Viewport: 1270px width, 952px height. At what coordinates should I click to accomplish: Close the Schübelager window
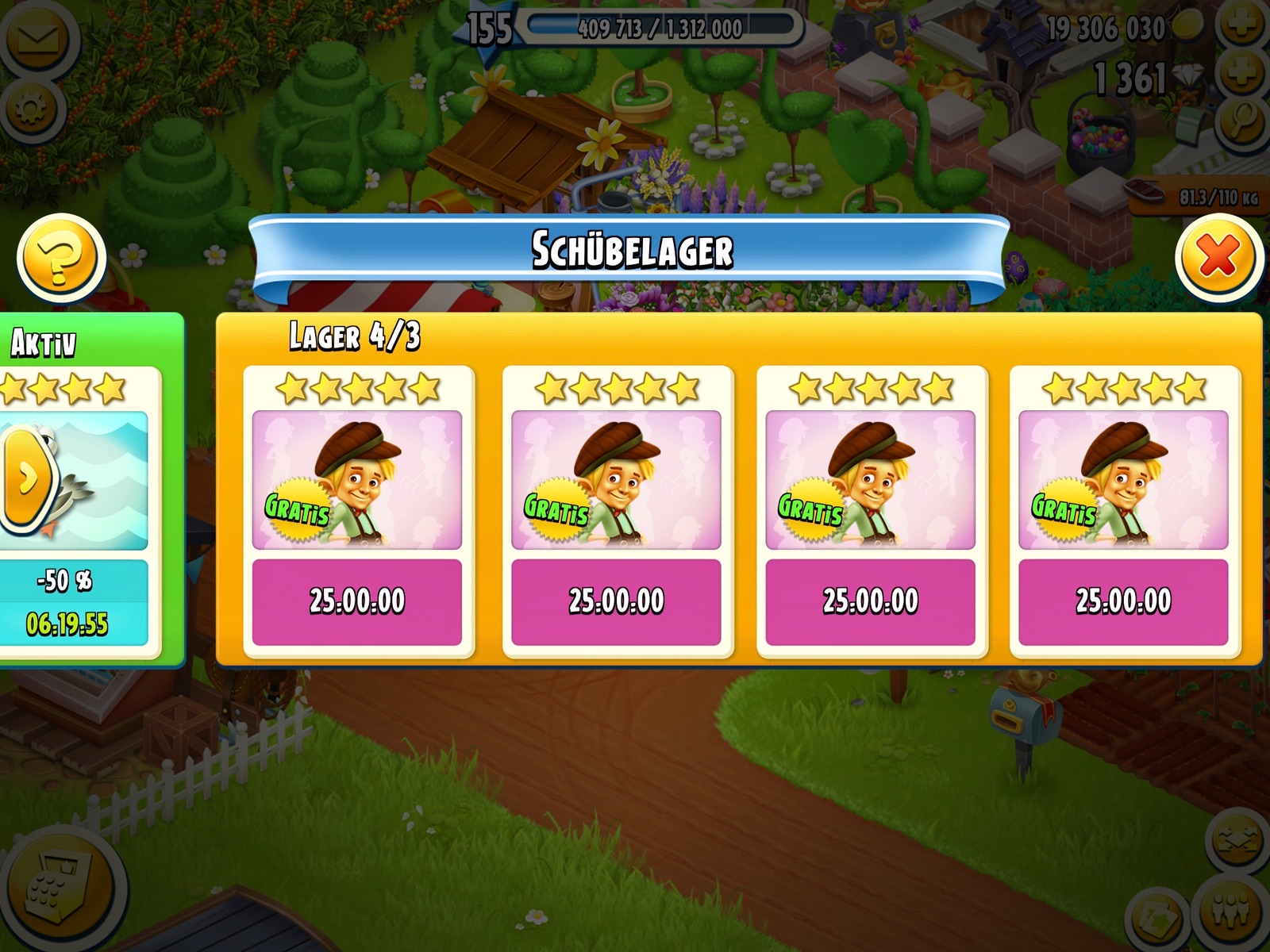1218,256
